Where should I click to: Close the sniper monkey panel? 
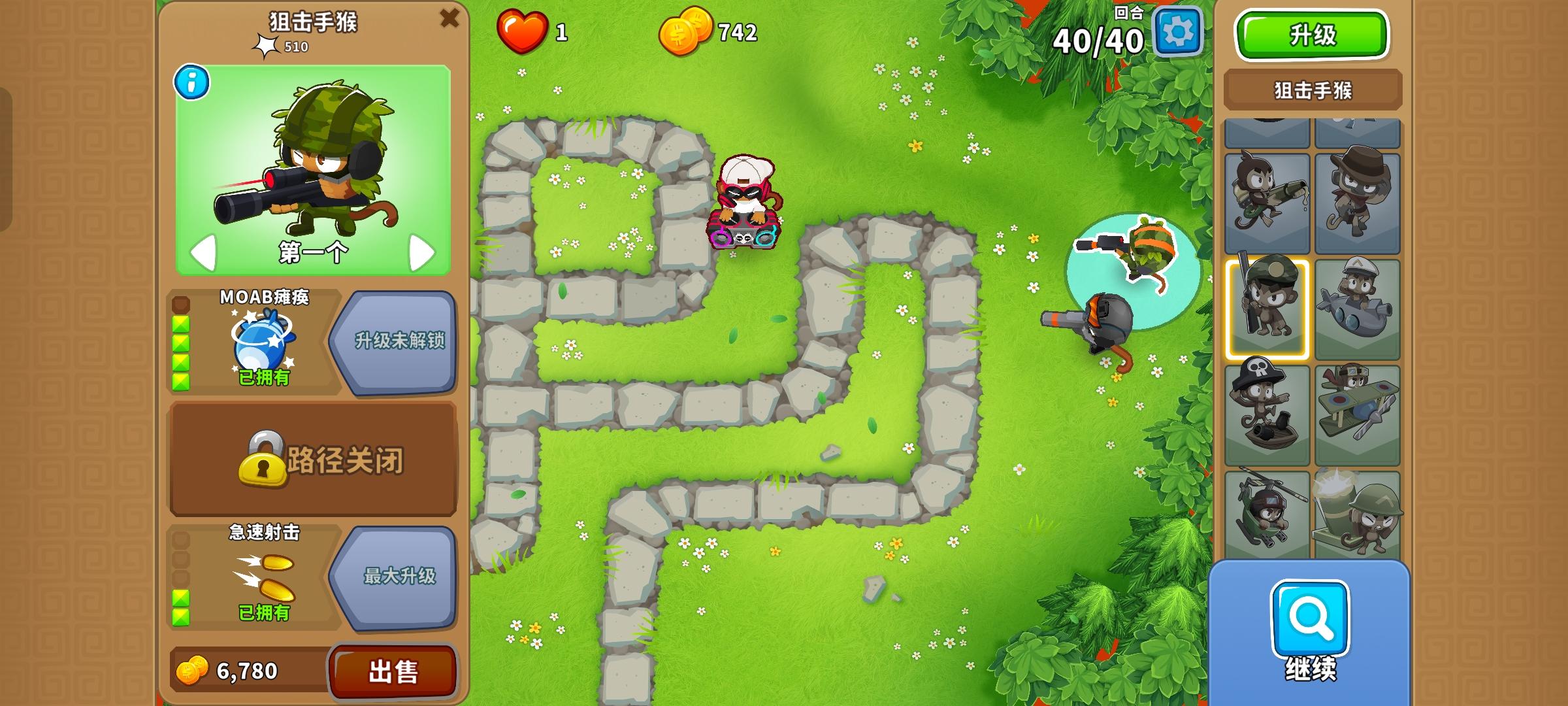click(x=448, y=18)
